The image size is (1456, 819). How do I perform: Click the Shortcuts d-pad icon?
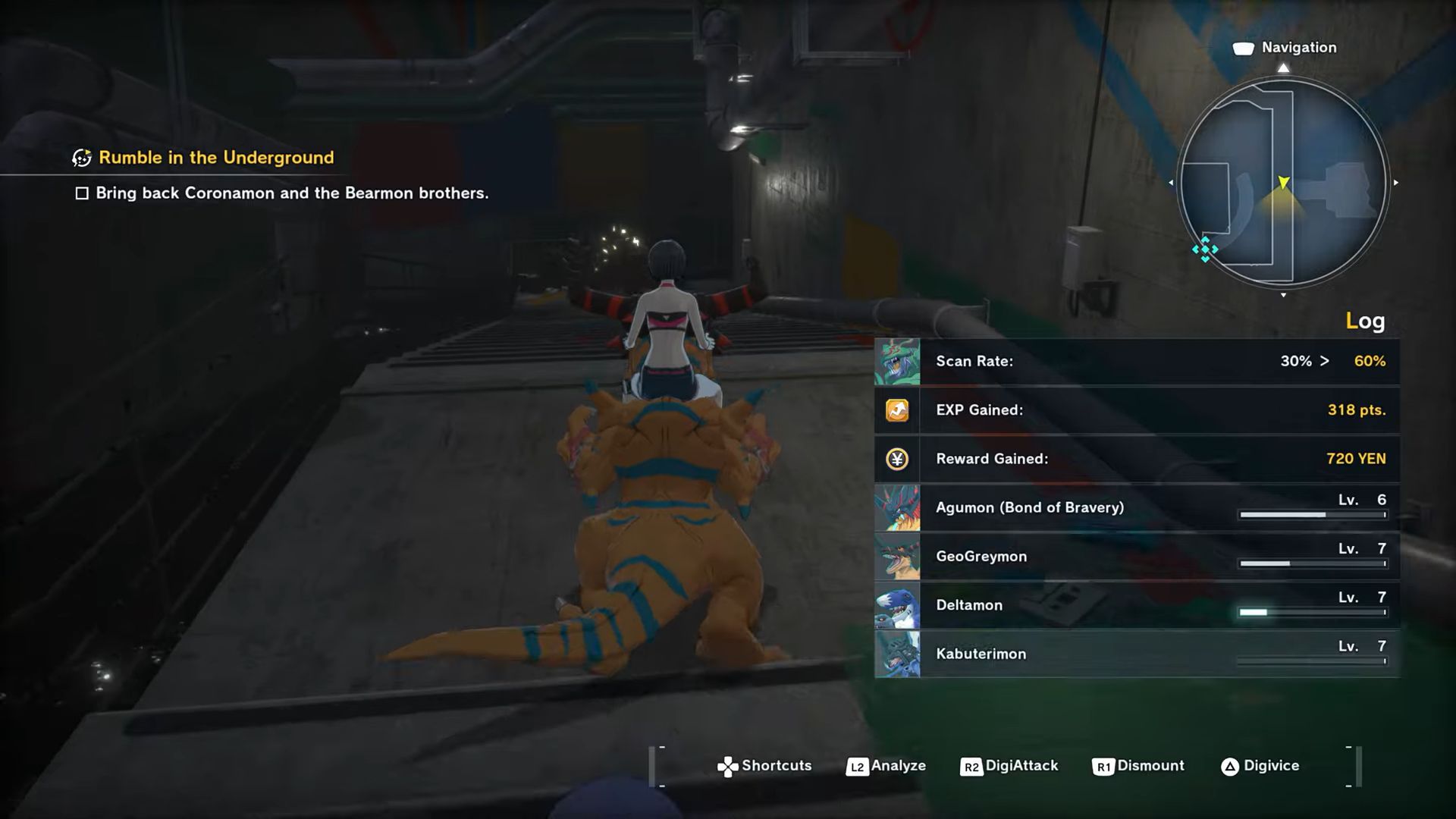730,766
